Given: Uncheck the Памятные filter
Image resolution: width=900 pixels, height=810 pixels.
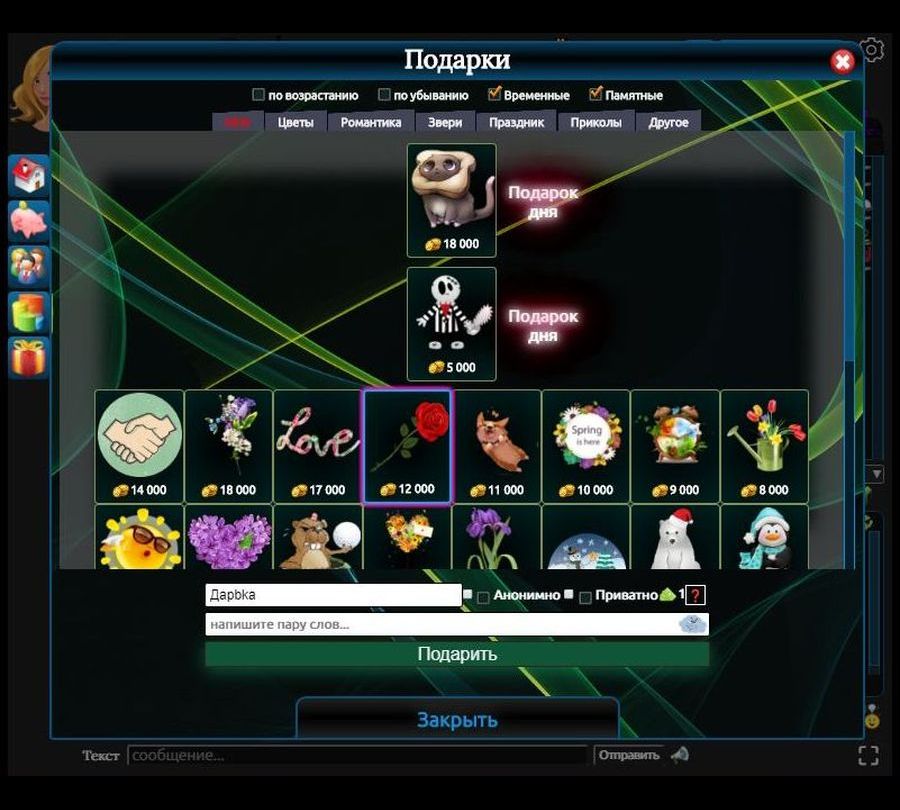Looking at the screenshot, I should point(596,95).
